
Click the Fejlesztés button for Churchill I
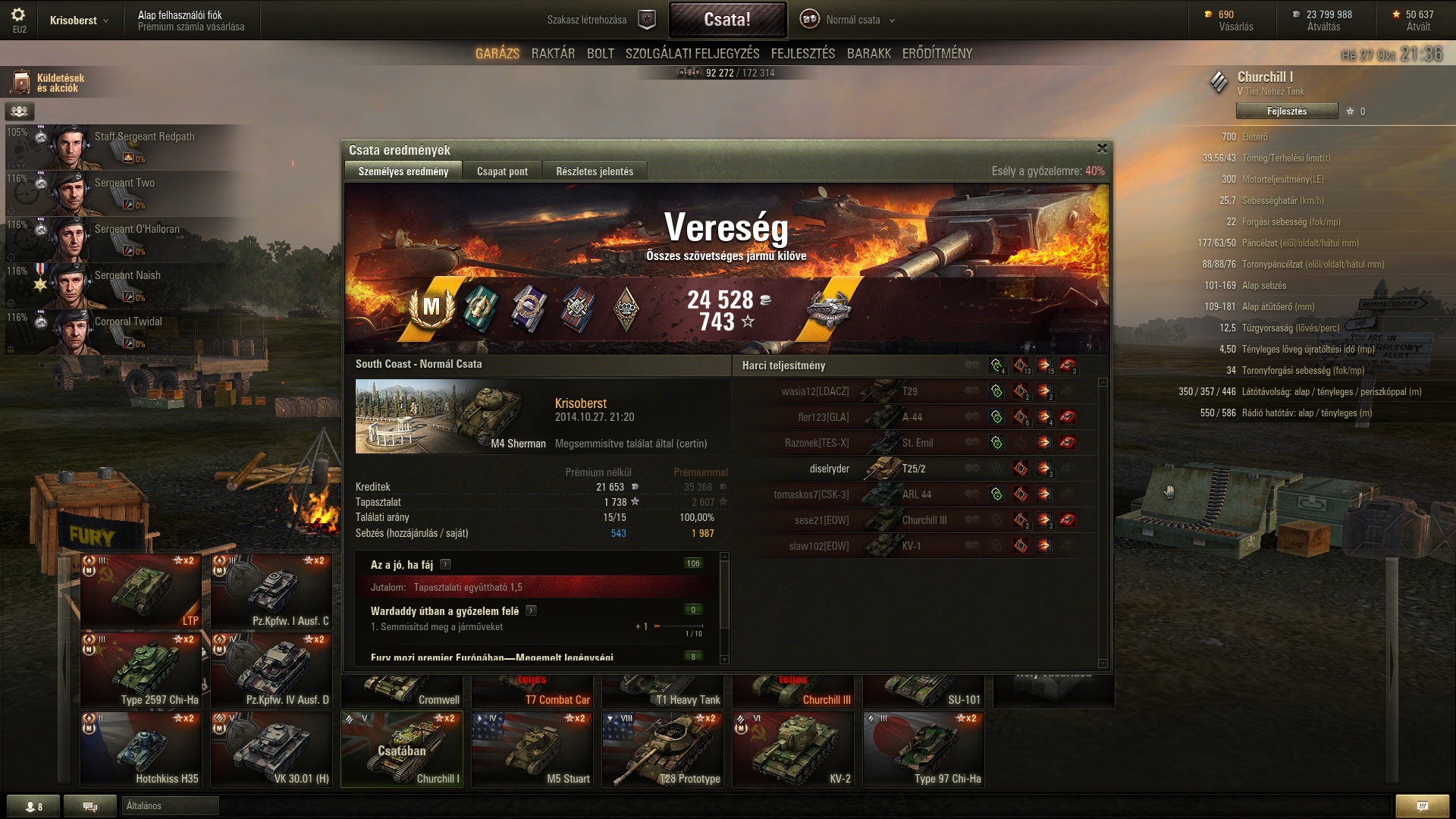click(x=1286, y=111)
